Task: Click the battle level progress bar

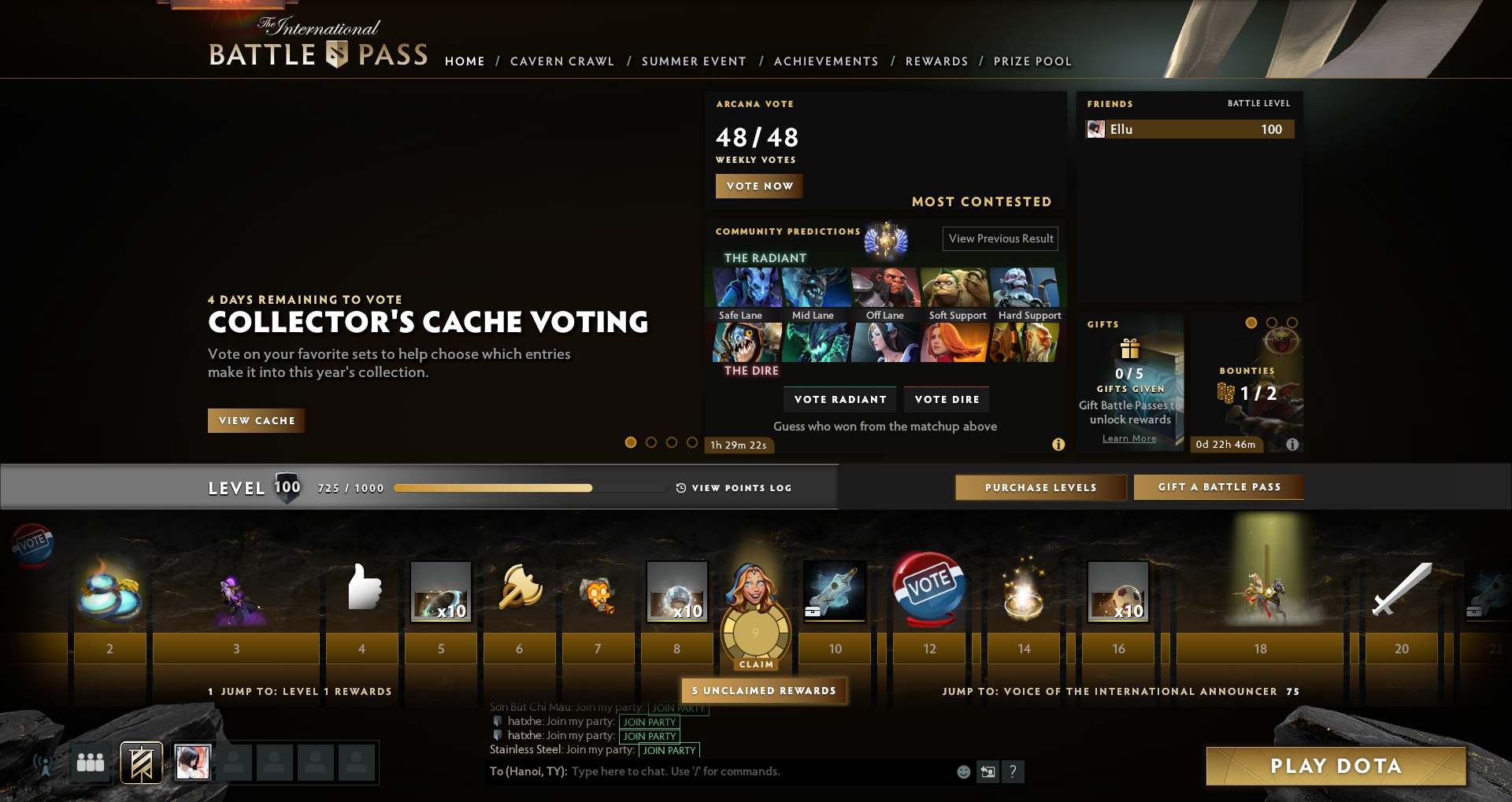Action: (531, 488)
